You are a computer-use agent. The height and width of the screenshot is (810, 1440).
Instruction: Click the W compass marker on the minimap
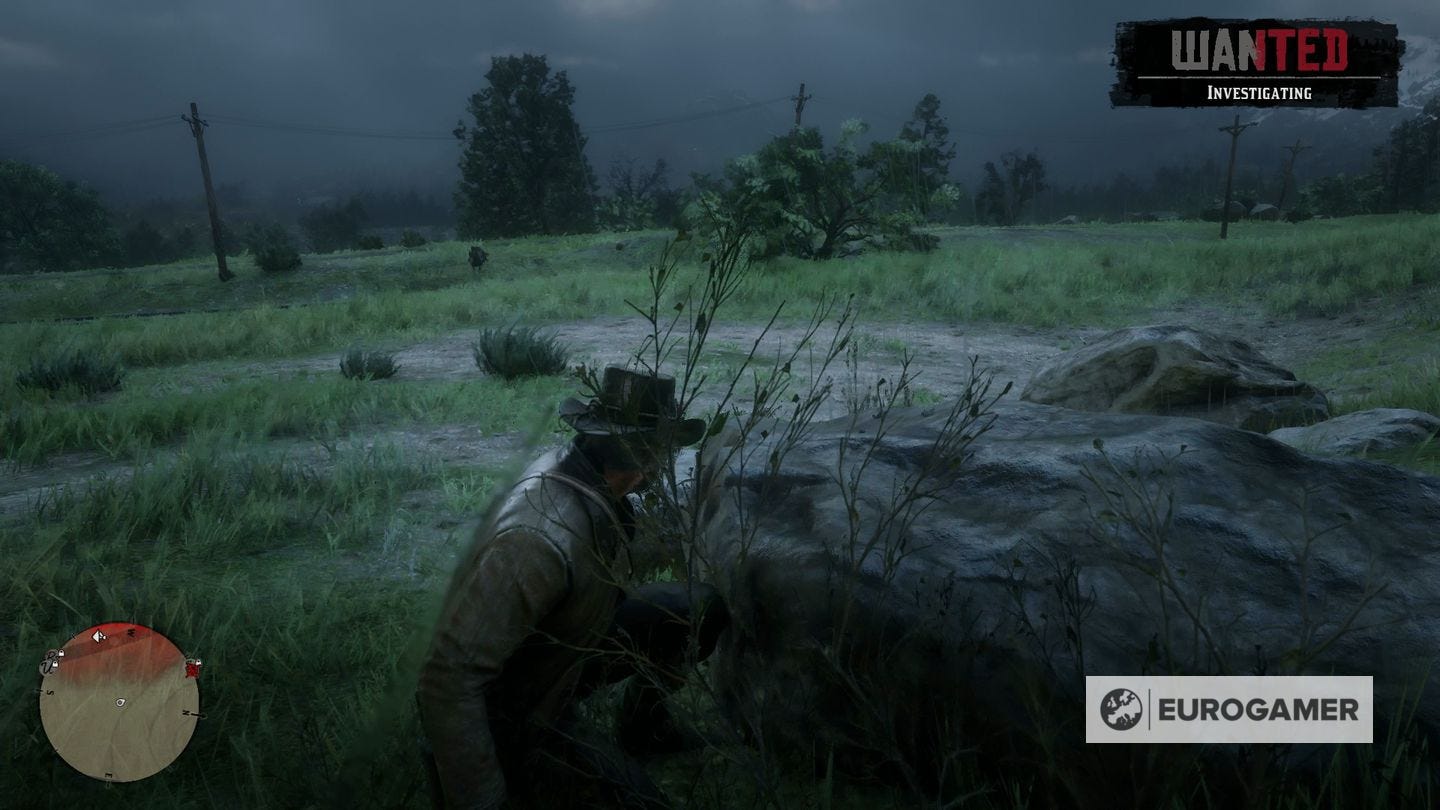tap(131, 630)
